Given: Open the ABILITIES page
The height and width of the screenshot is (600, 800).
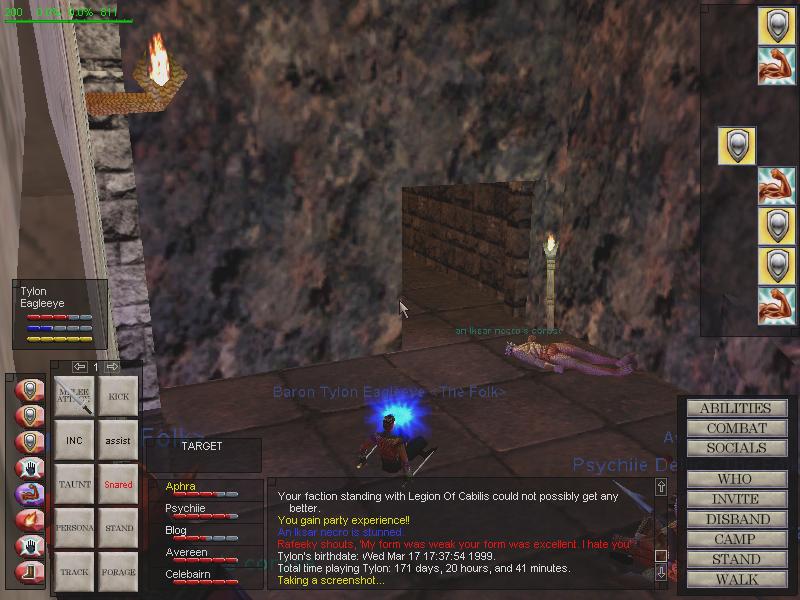Looking at the screenshot, I should [x=735, y=408].
